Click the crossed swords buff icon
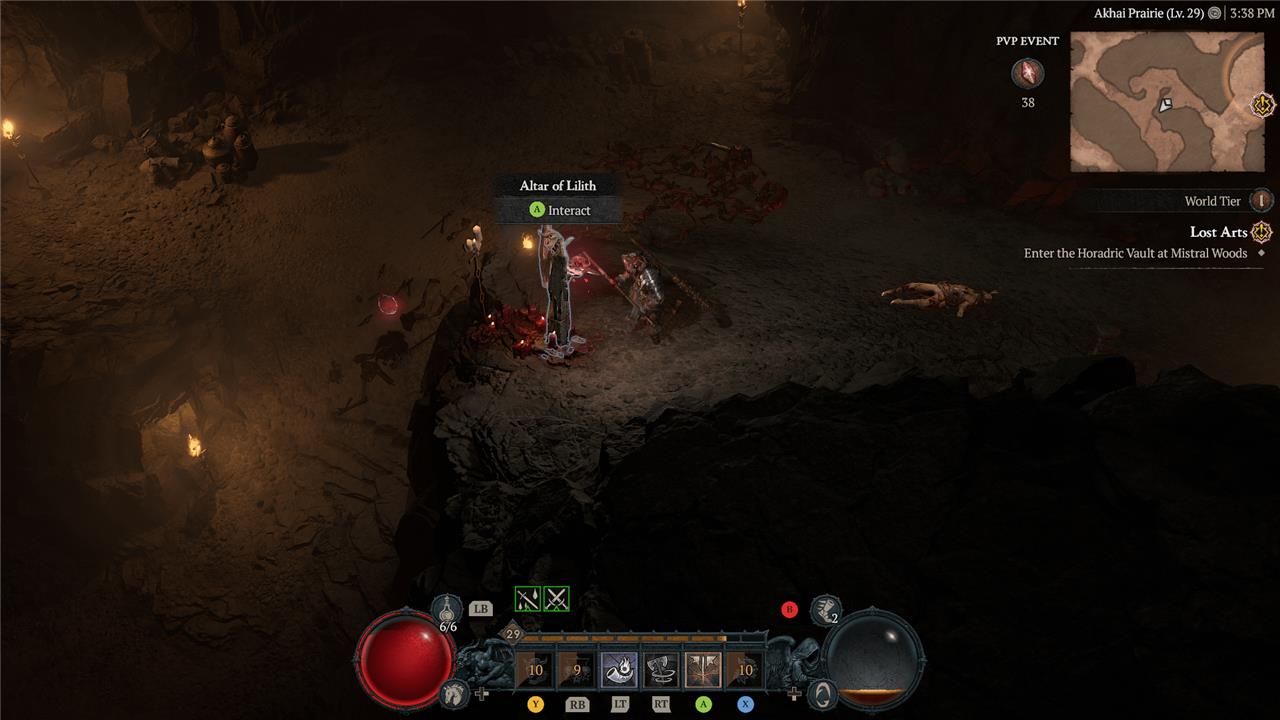The width and height of the screenshot is (1280, 720). click(x=557, y=599)
